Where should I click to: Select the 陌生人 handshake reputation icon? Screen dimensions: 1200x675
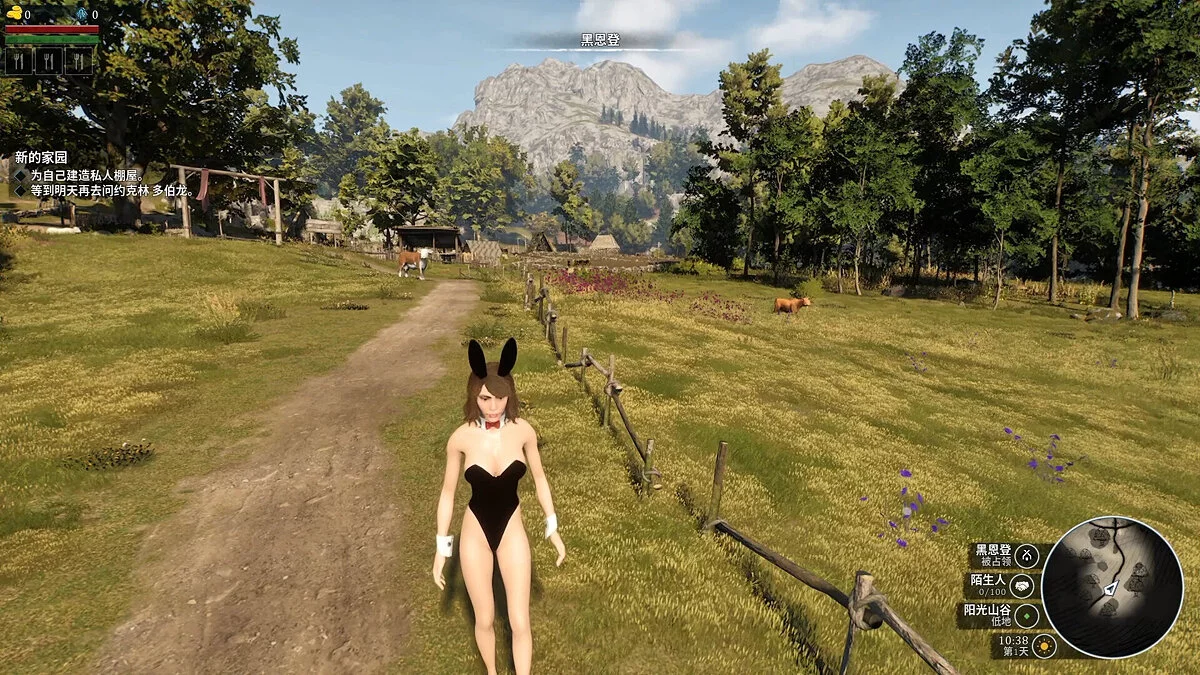pyautogui.click(x=1022, y=586)
